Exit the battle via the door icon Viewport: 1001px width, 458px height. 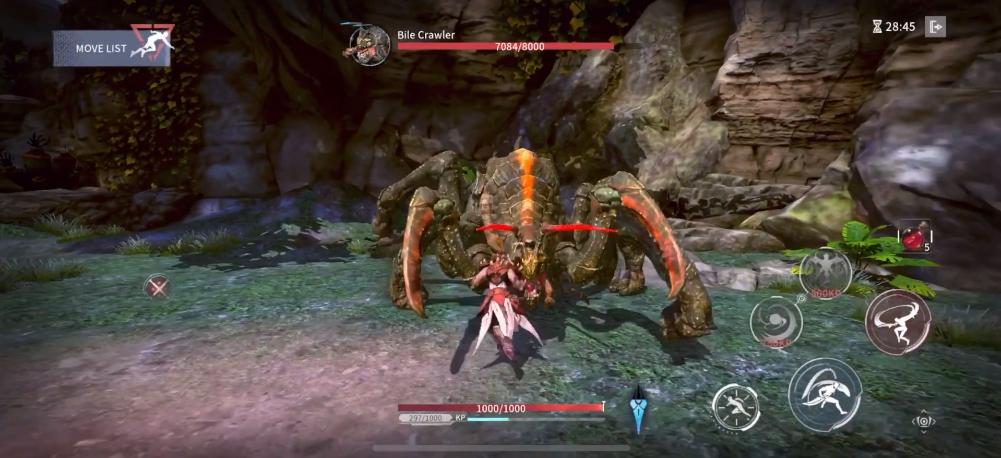pos(935,27)
